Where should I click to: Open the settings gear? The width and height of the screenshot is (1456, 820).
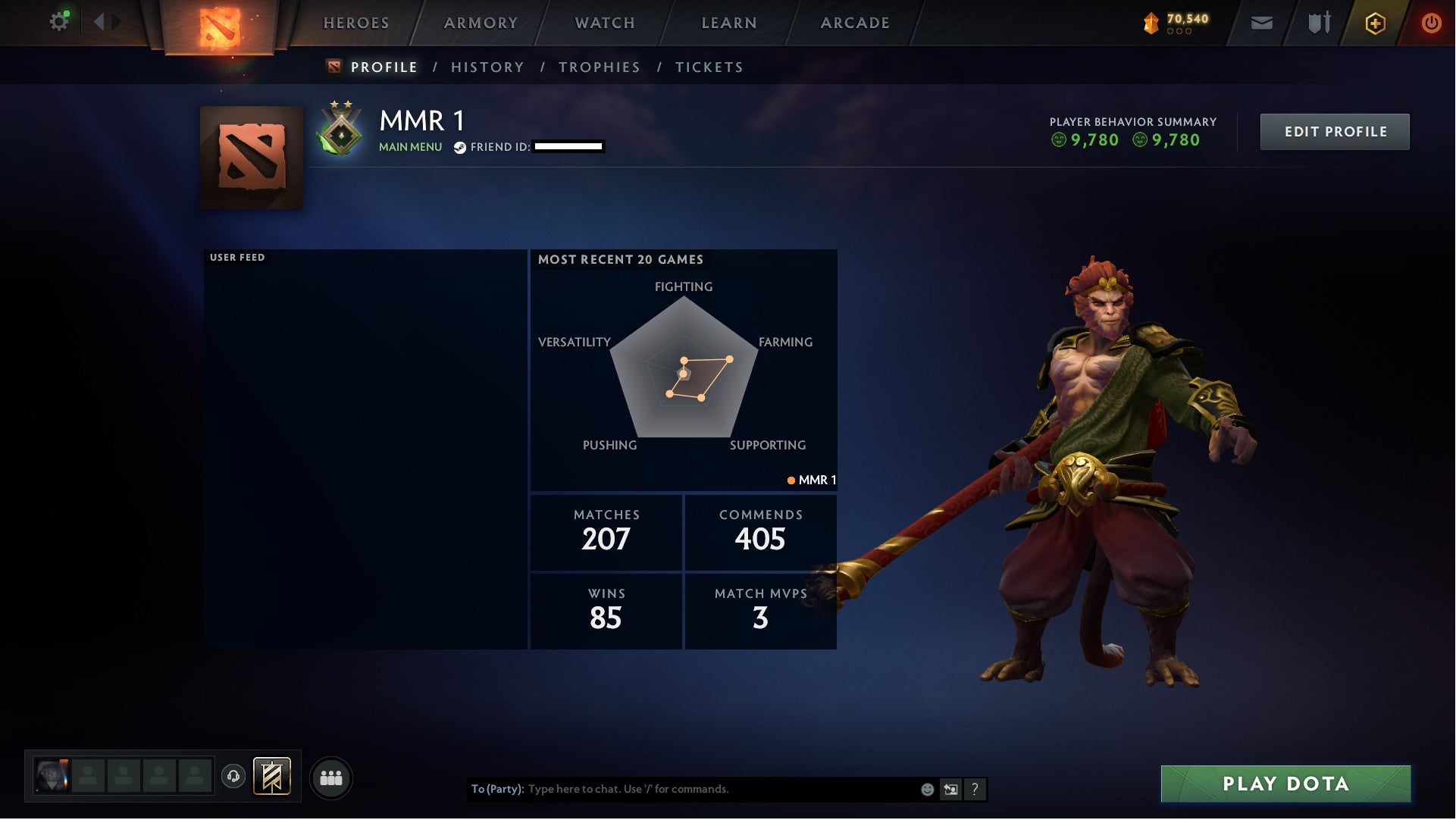[58, 20]
